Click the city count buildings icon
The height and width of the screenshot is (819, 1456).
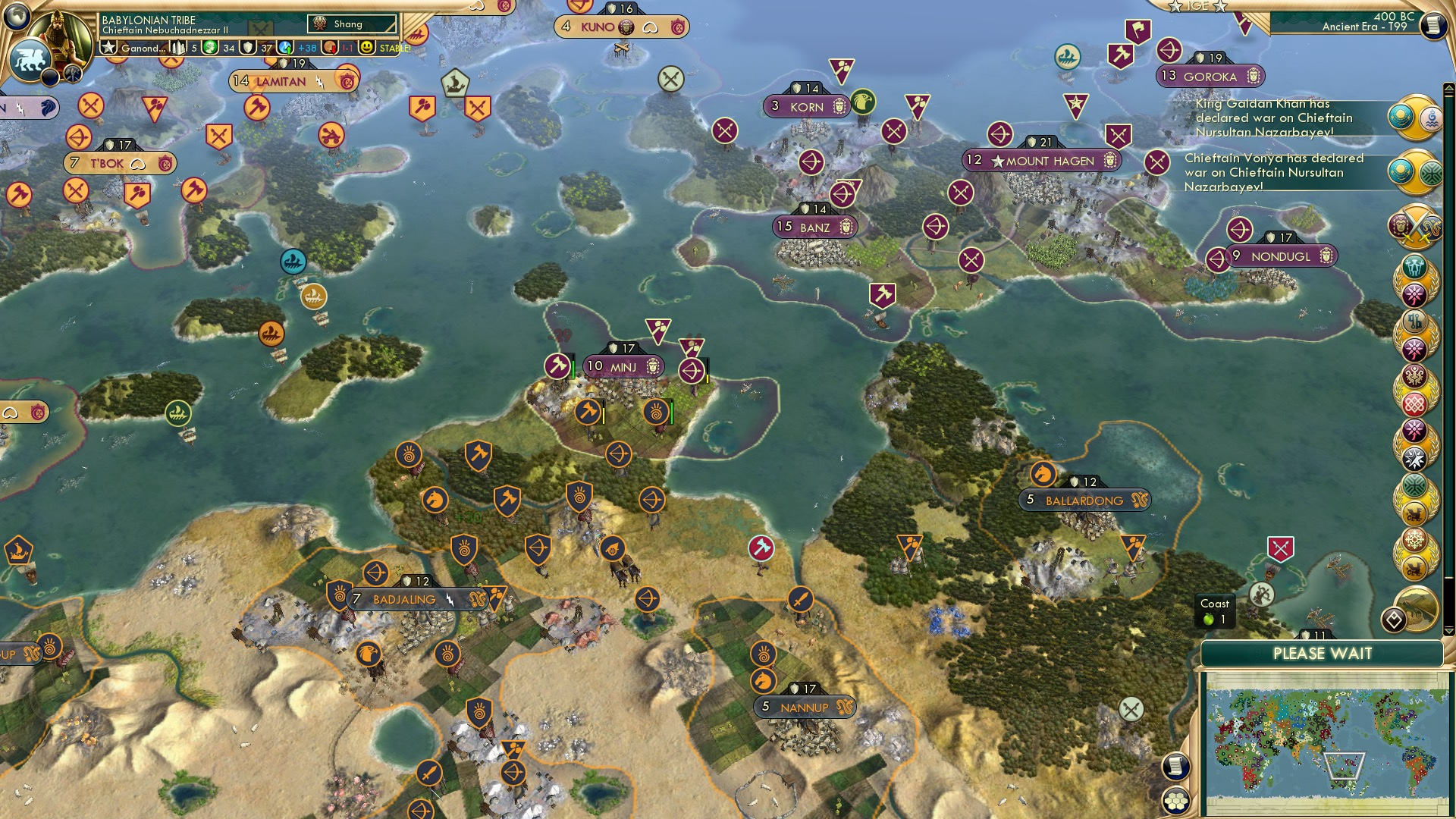point(179,48)
